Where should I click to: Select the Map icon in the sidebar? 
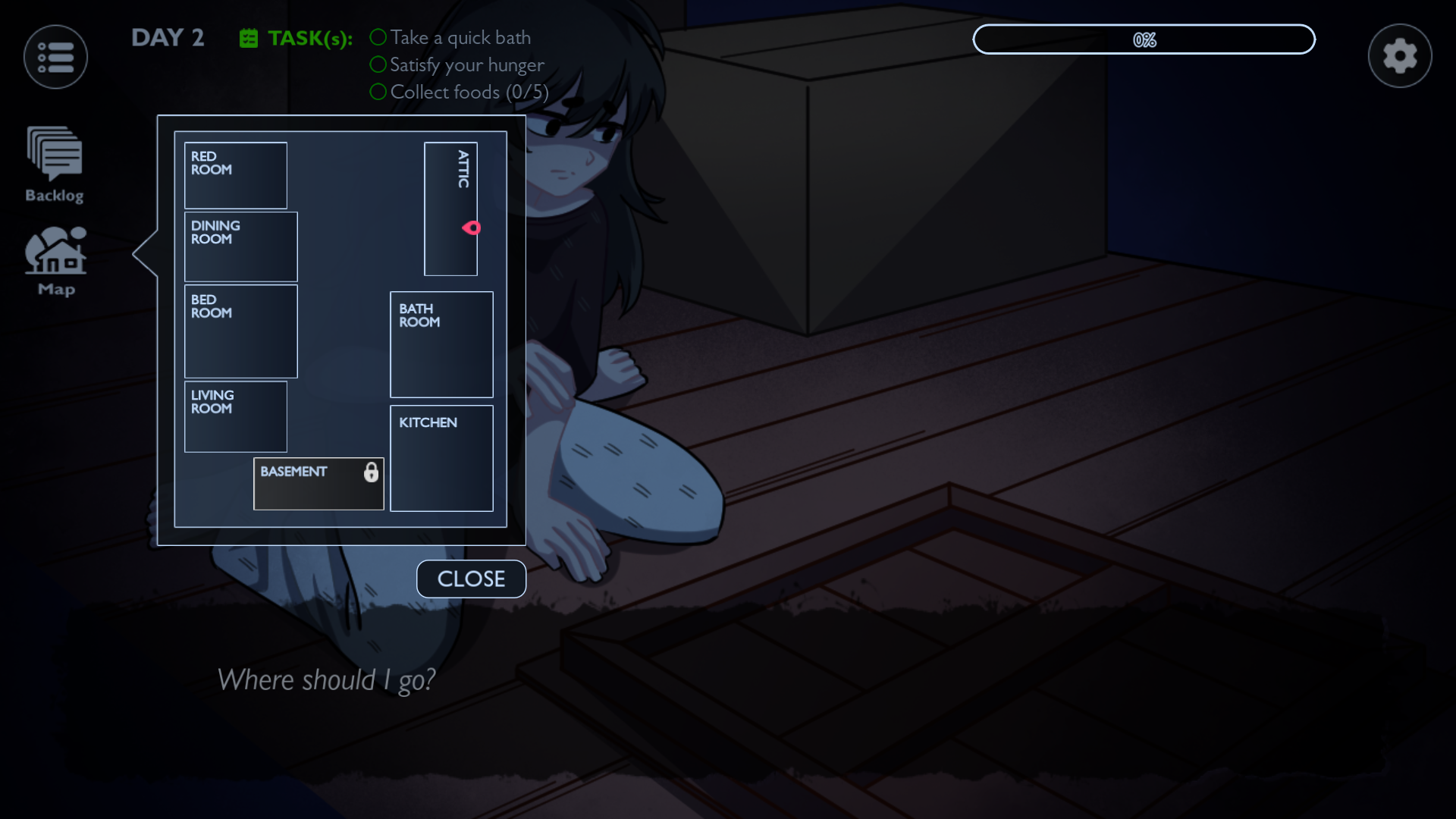coord(55,258)
